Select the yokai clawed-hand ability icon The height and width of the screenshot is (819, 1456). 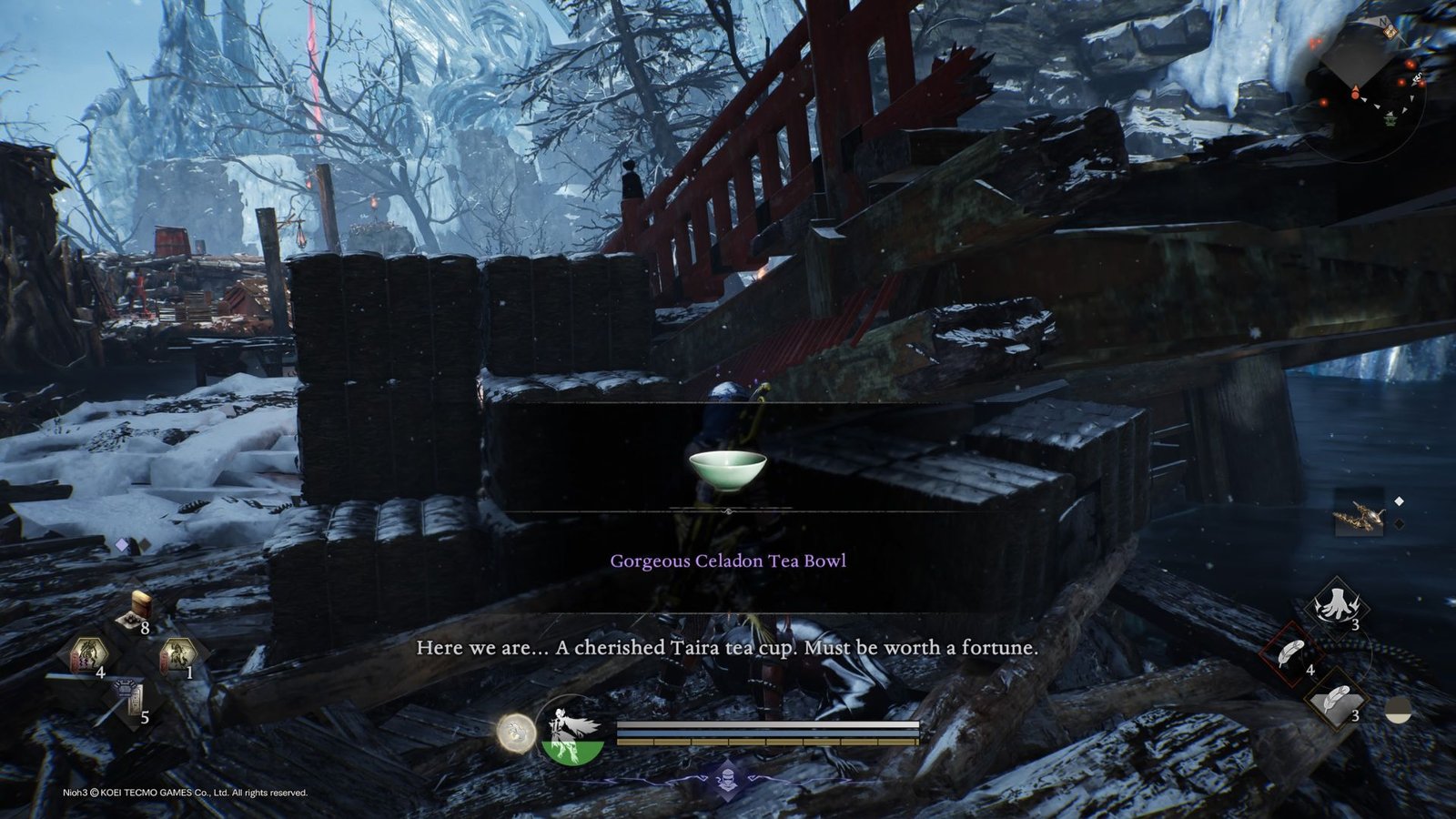tap(1337, 603)
